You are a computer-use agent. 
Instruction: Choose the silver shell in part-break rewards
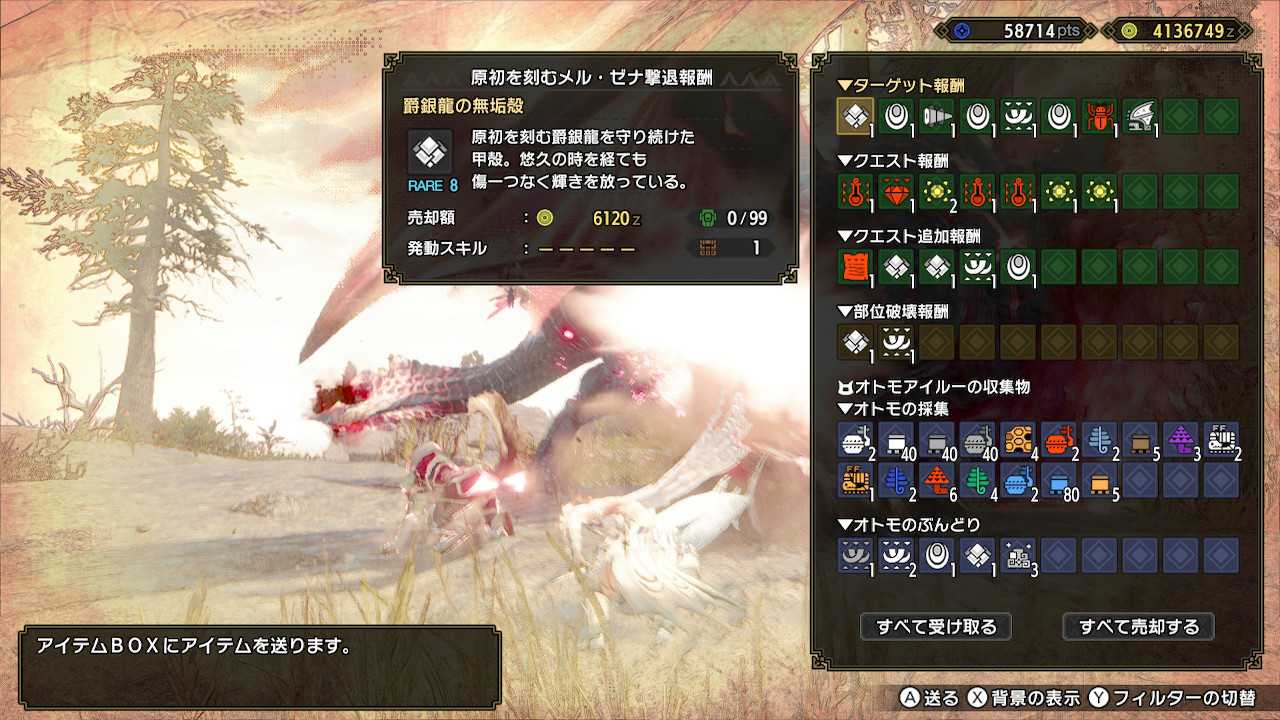pos(855,341)
